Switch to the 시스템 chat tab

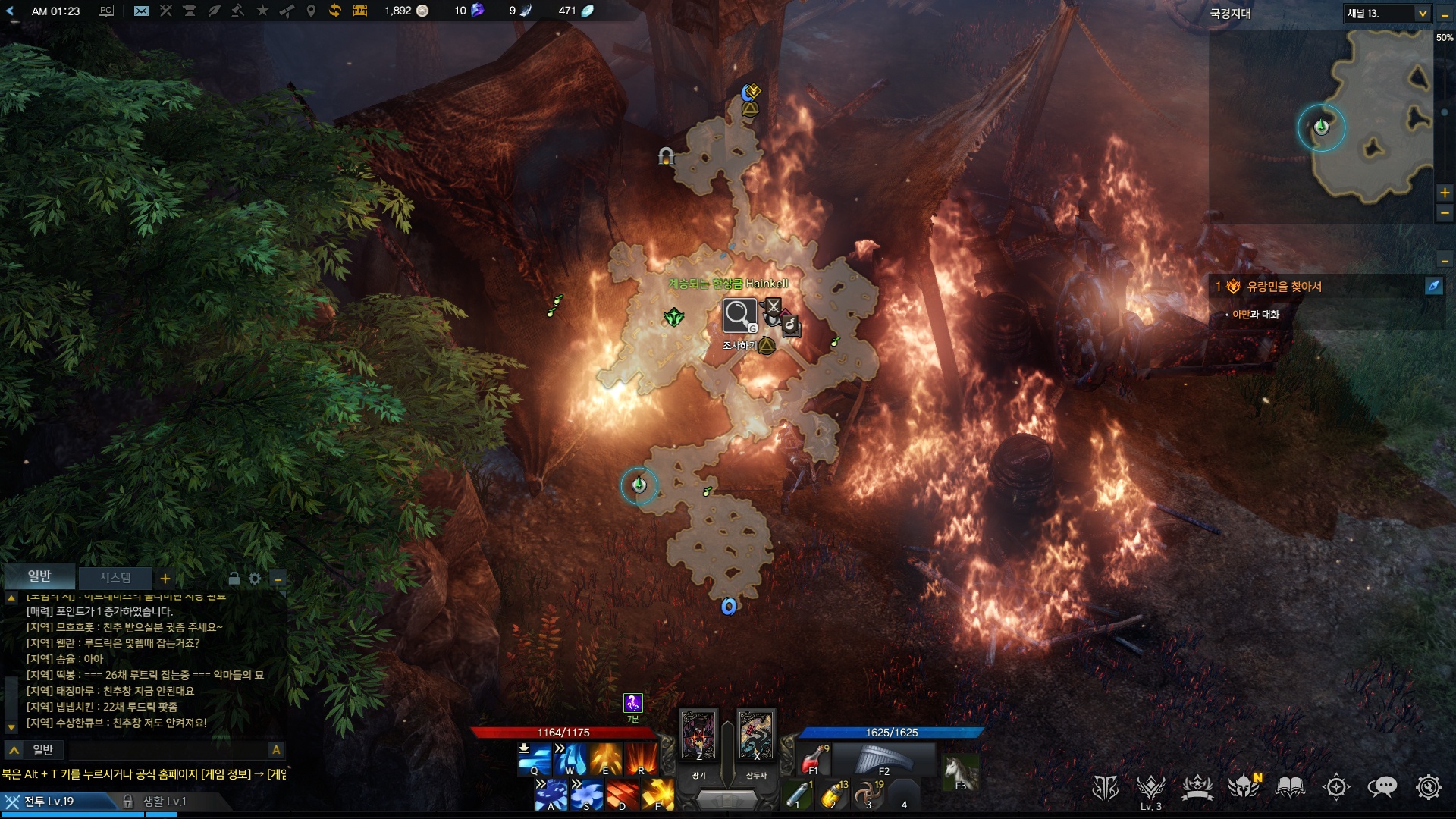pos(115,578)
